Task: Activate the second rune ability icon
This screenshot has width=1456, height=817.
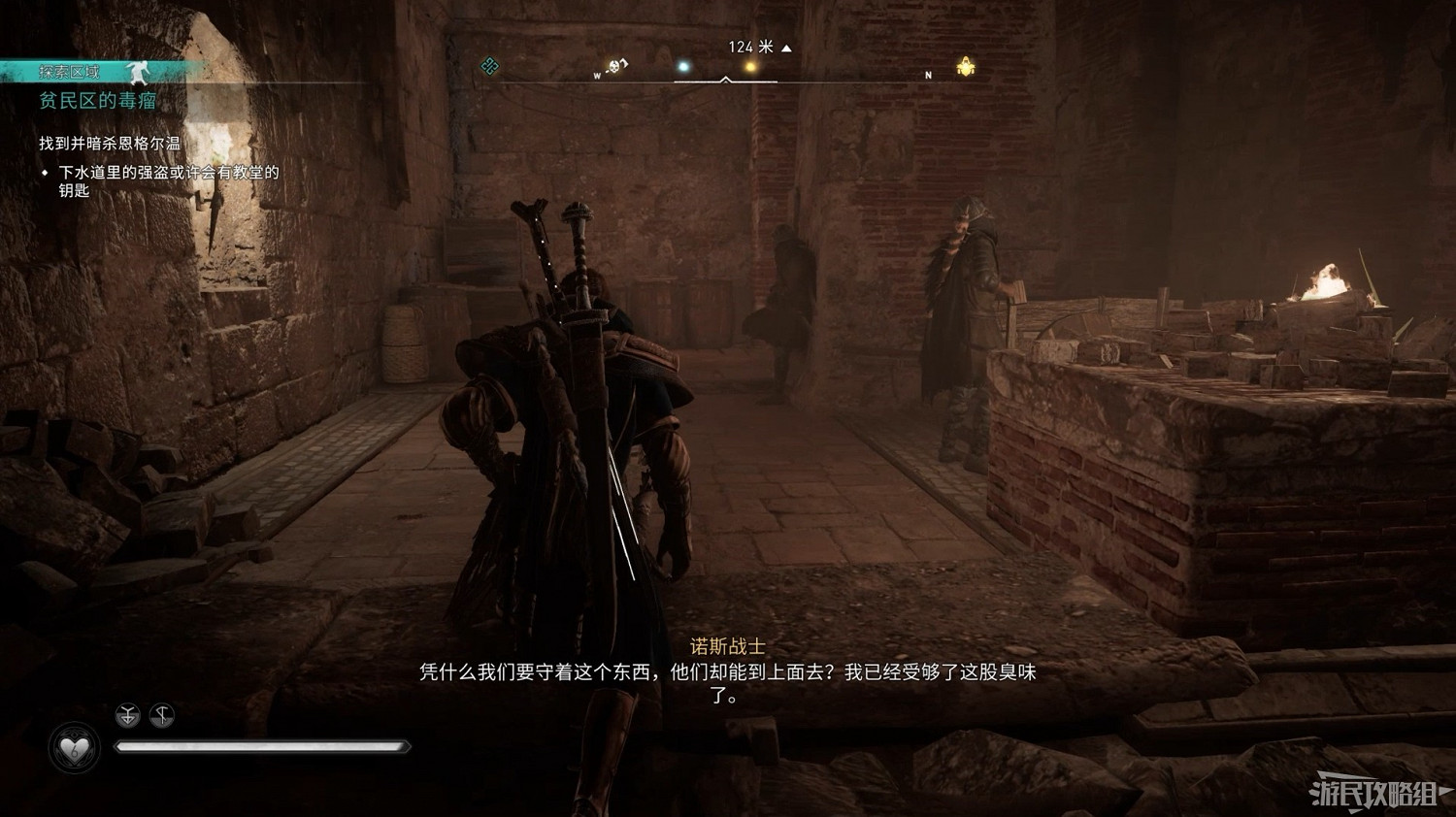Action: (161, 714)
